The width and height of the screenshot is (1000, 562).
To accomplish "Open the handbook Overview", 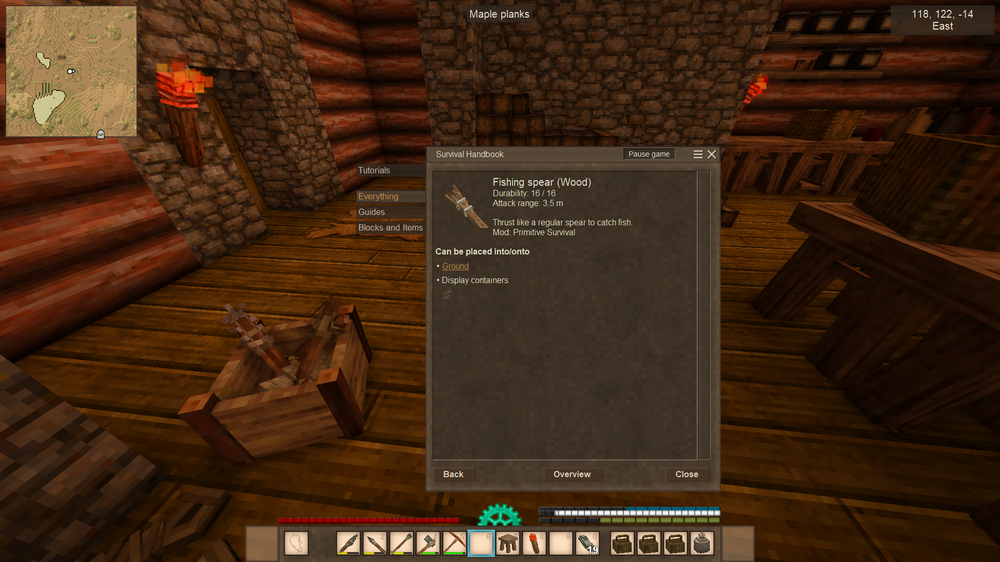I will tap(572, 474).
